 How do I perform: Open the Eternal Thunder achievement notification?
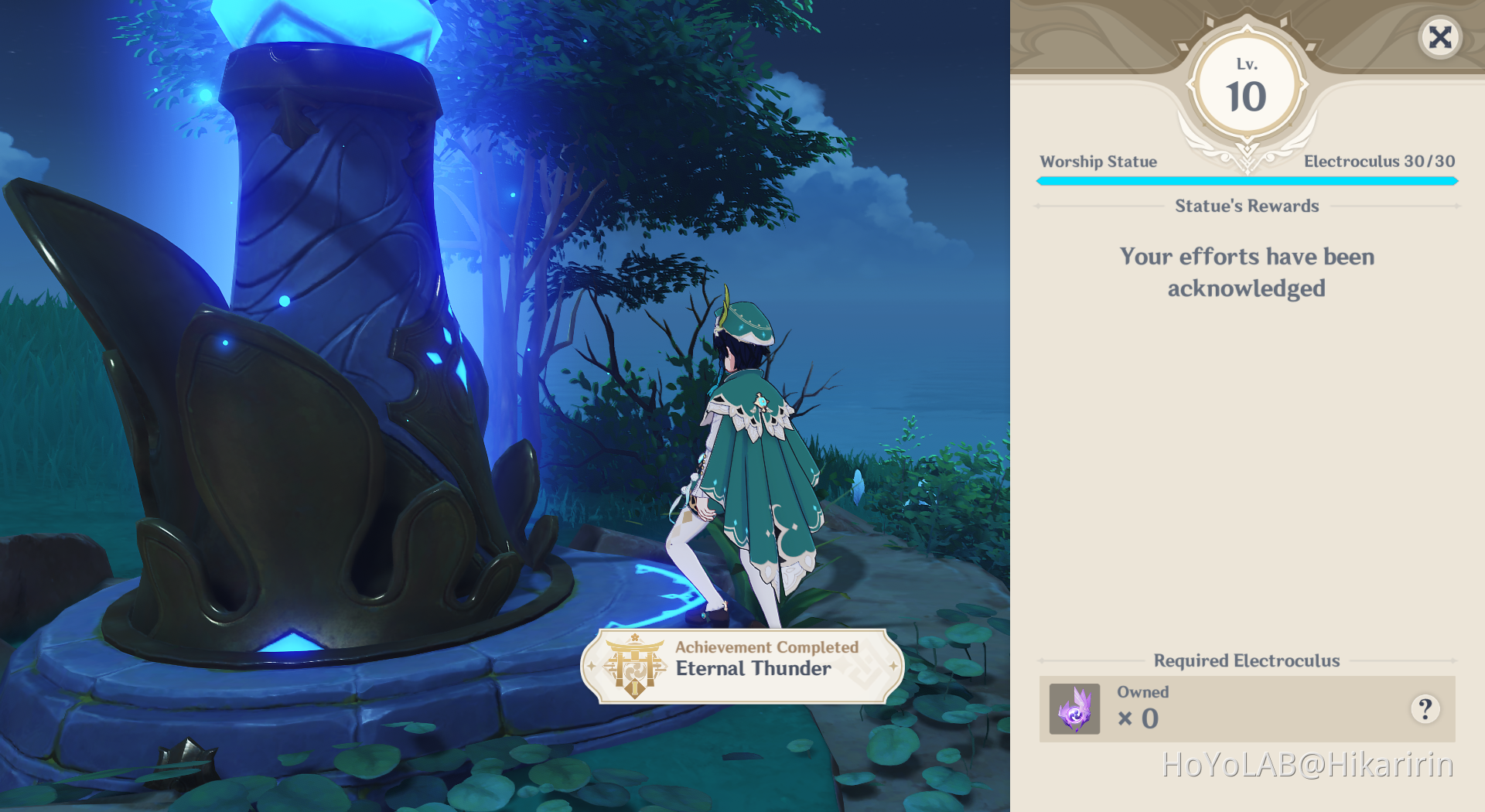point(742,666)
